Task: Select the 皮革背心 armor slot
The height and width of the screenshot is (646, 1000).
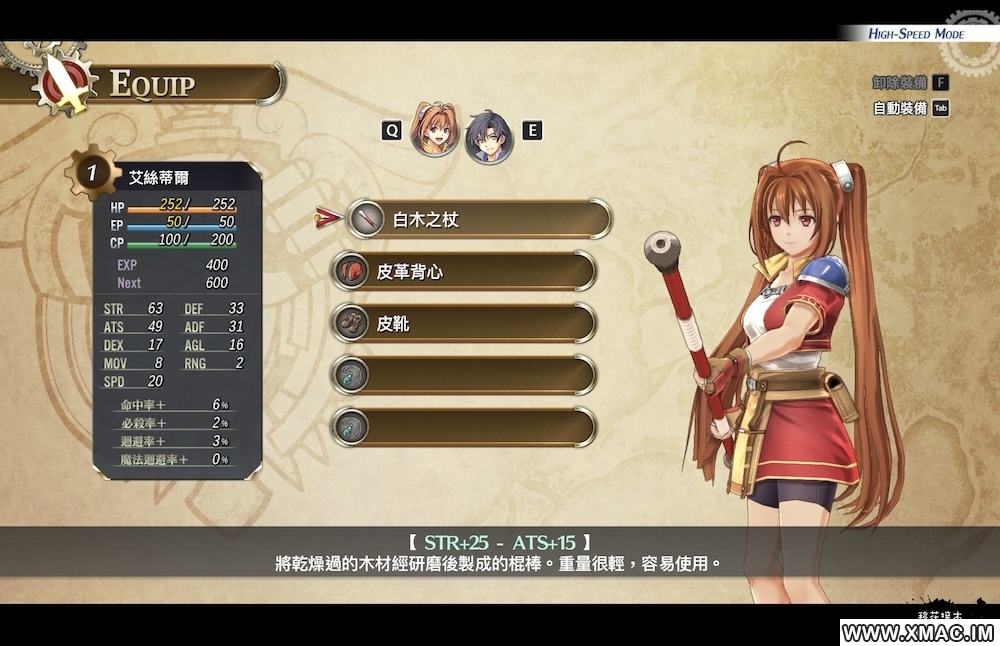Action: (464, 271)
